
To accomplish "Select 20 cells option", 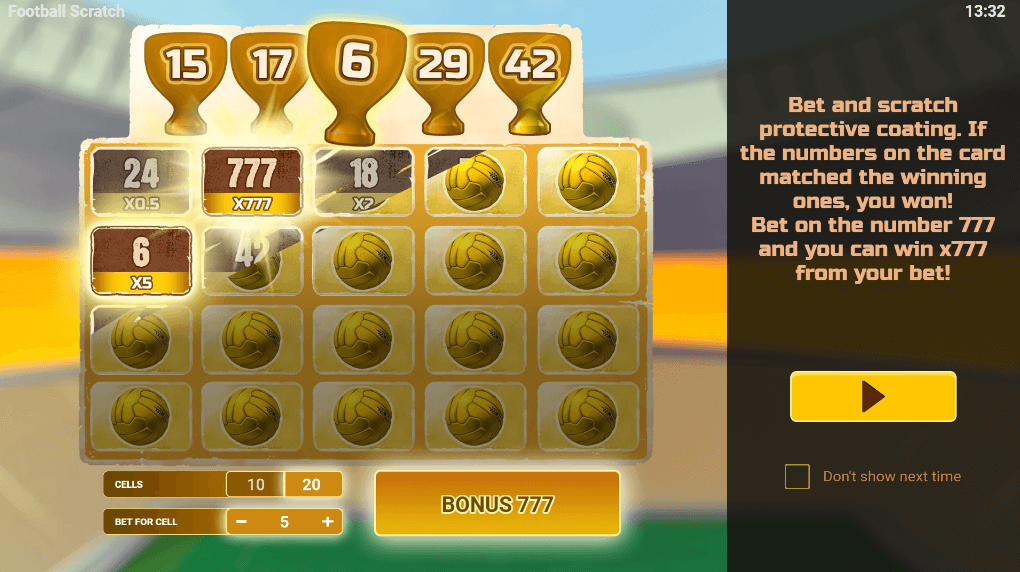I will (312, 485).
